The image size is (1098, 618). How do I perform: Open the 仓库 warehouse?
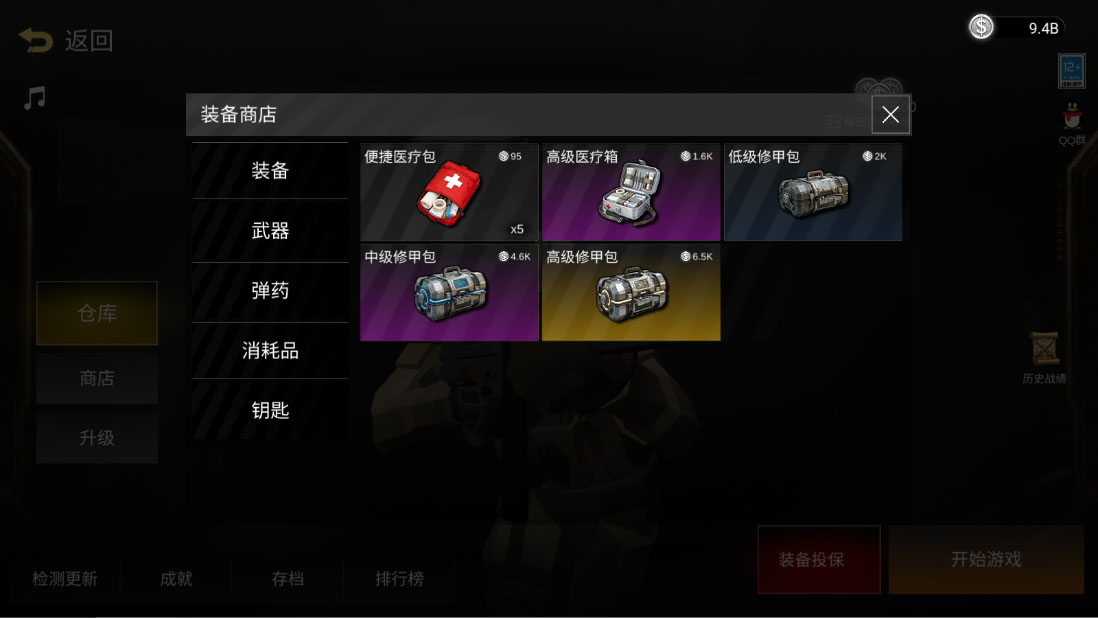tap(97, 313)
